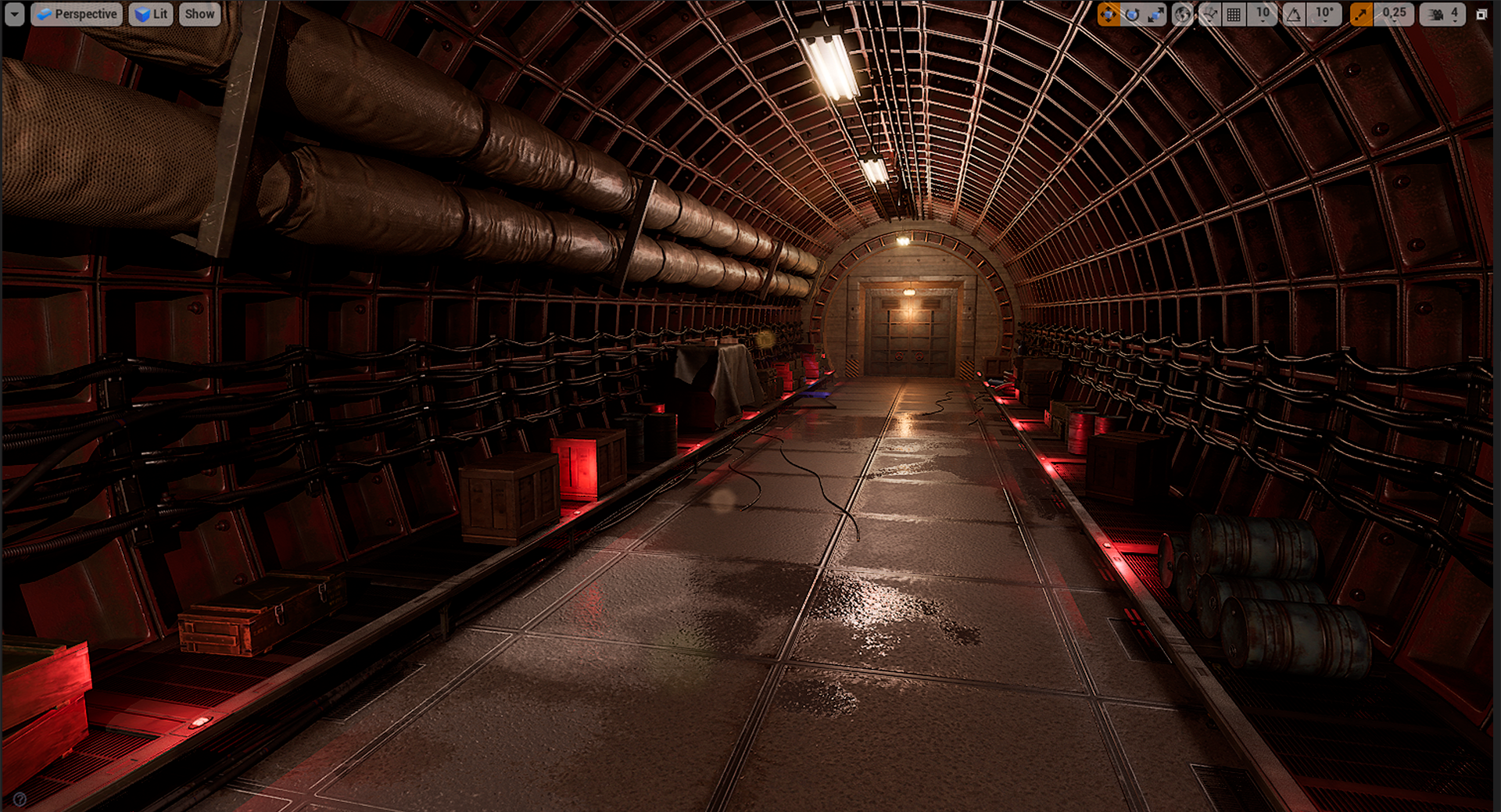The height and width of the screenshot is (812, 1501).
Task: Toggle grid snapping icon
Action: pyautogui.click(x=1234, y=14)
